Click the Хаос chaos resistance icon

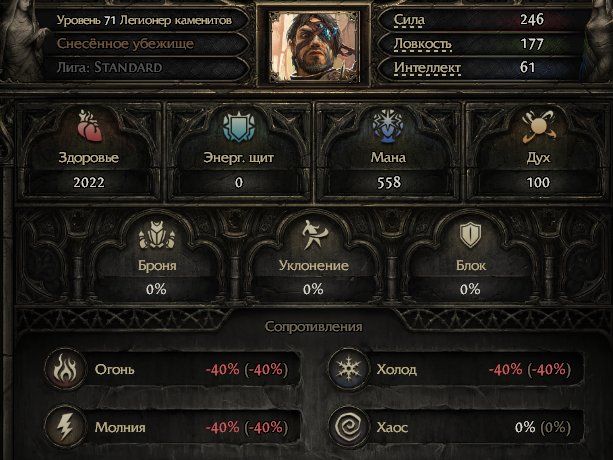tap(346, 427)
